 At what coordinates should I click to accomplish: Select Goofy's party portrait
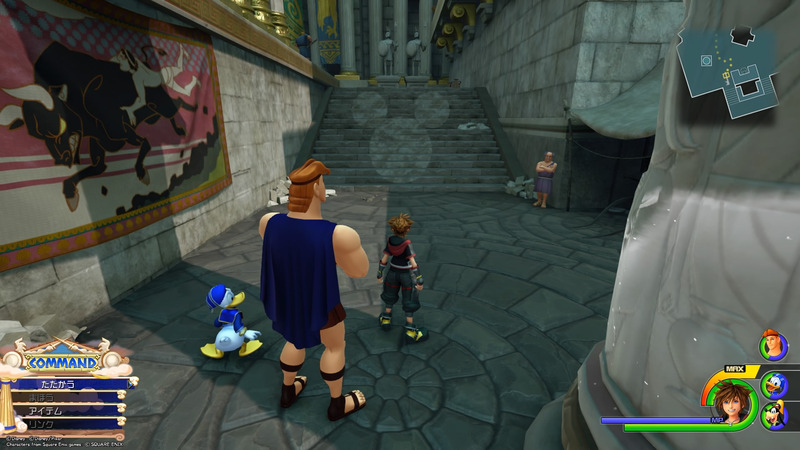point(773,414)
